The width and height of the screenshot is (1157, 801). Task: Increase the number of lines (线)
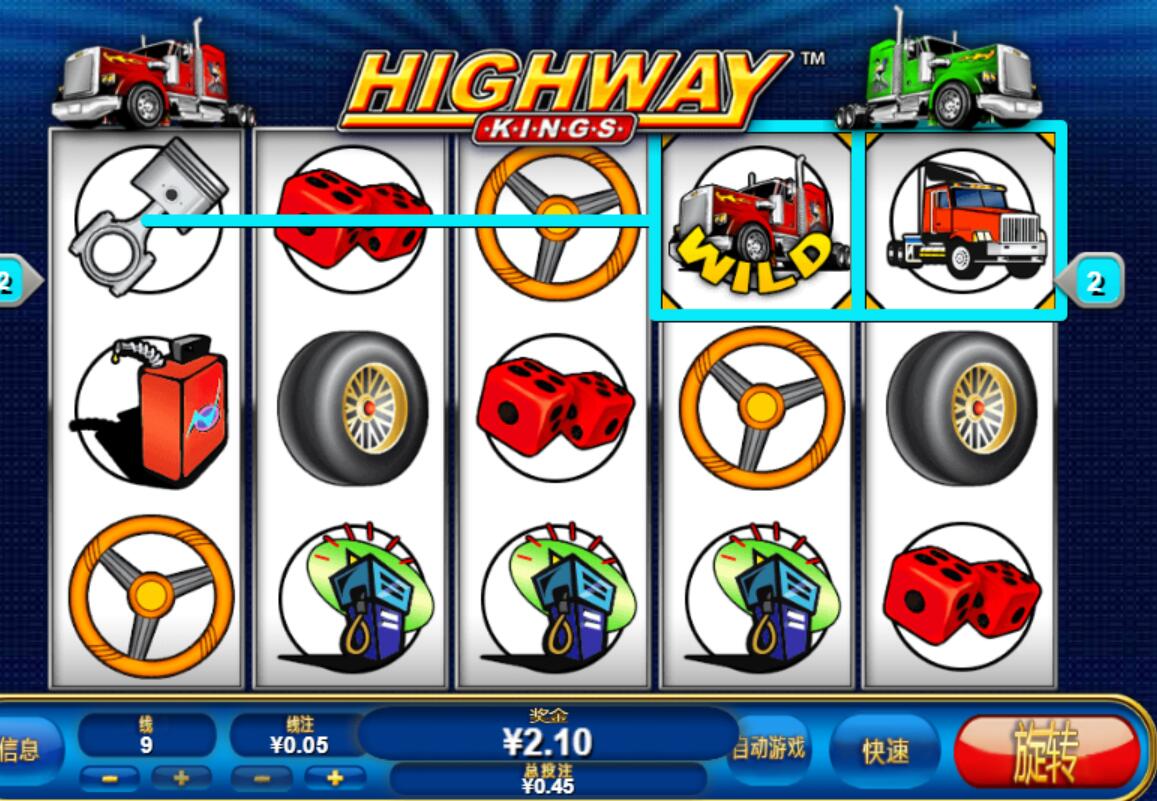click(181, 778)
